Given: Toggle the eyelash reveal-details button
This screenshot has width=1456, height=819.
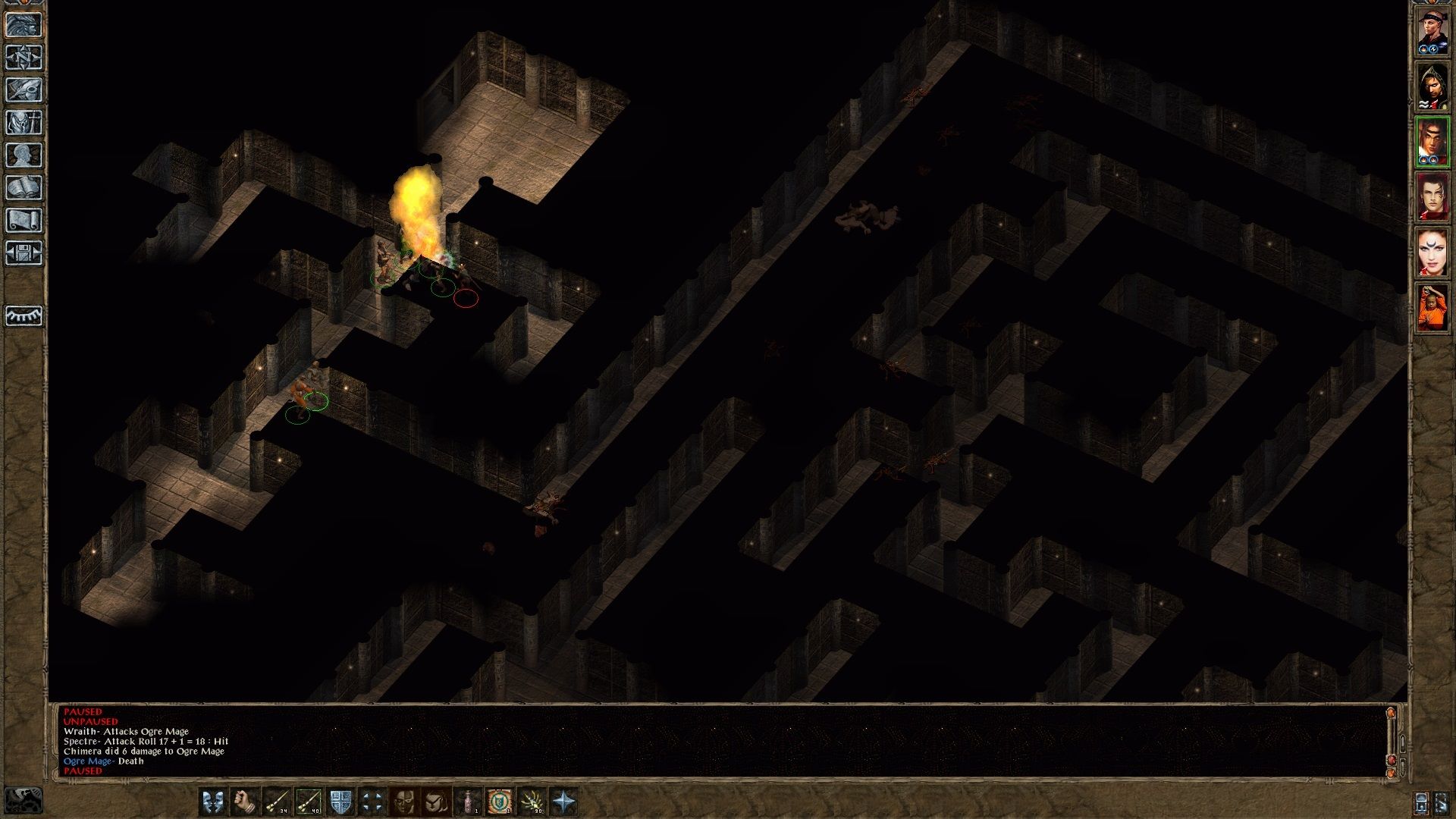Looking at the screenshot, I should click(x=24, y=315).
